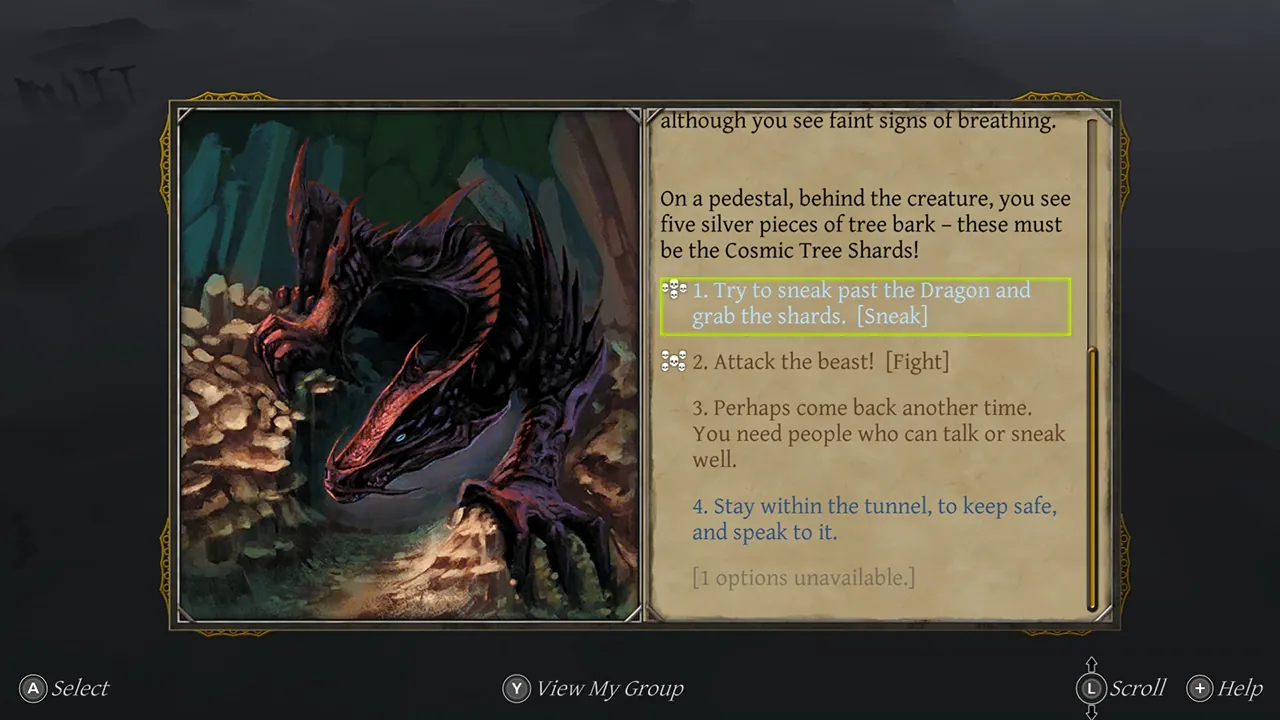Click the Select label text
This screenshot has width=1280, height=720.
[x=80, y=688]
